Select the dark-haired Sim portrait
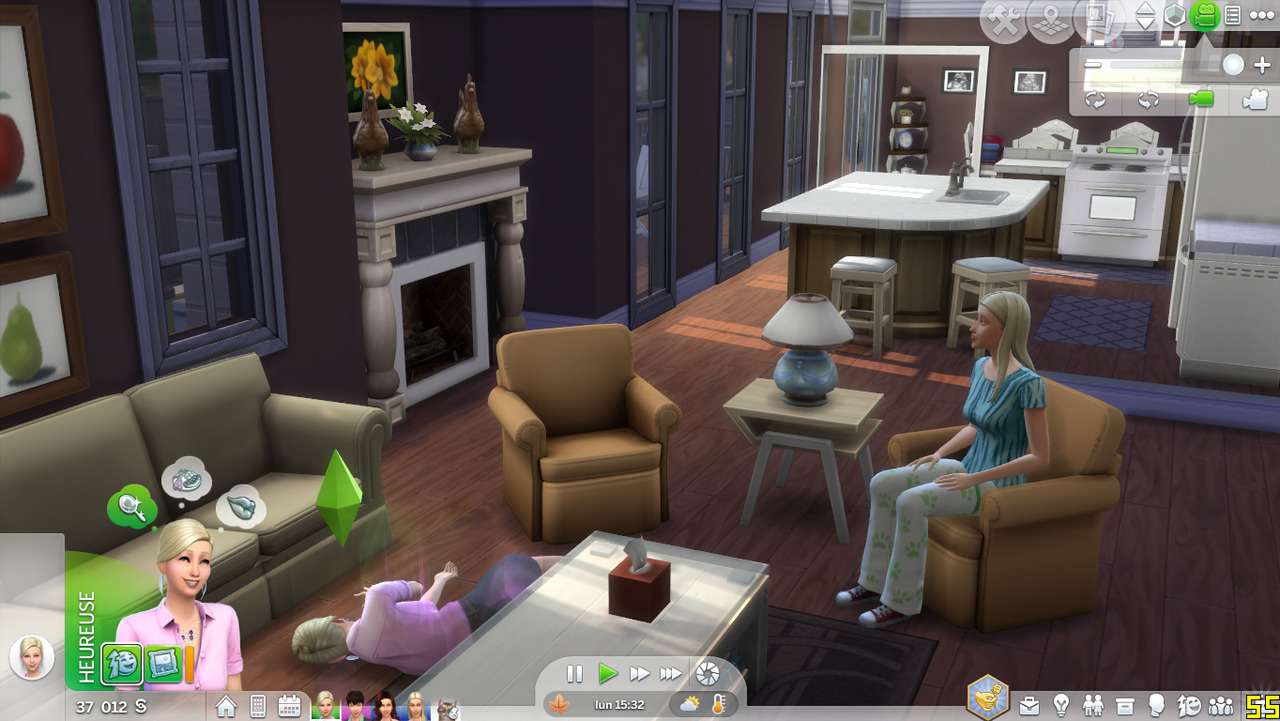This screenshot has height=721, width=1280. [x=355, y=706]
